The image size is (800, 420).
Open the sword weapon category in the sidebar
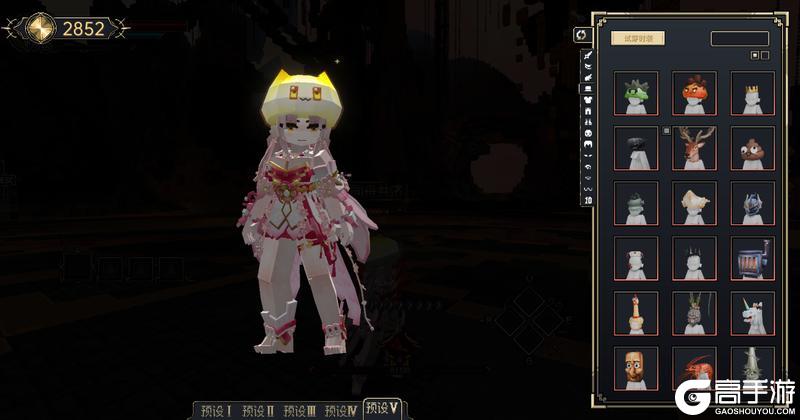587,57
